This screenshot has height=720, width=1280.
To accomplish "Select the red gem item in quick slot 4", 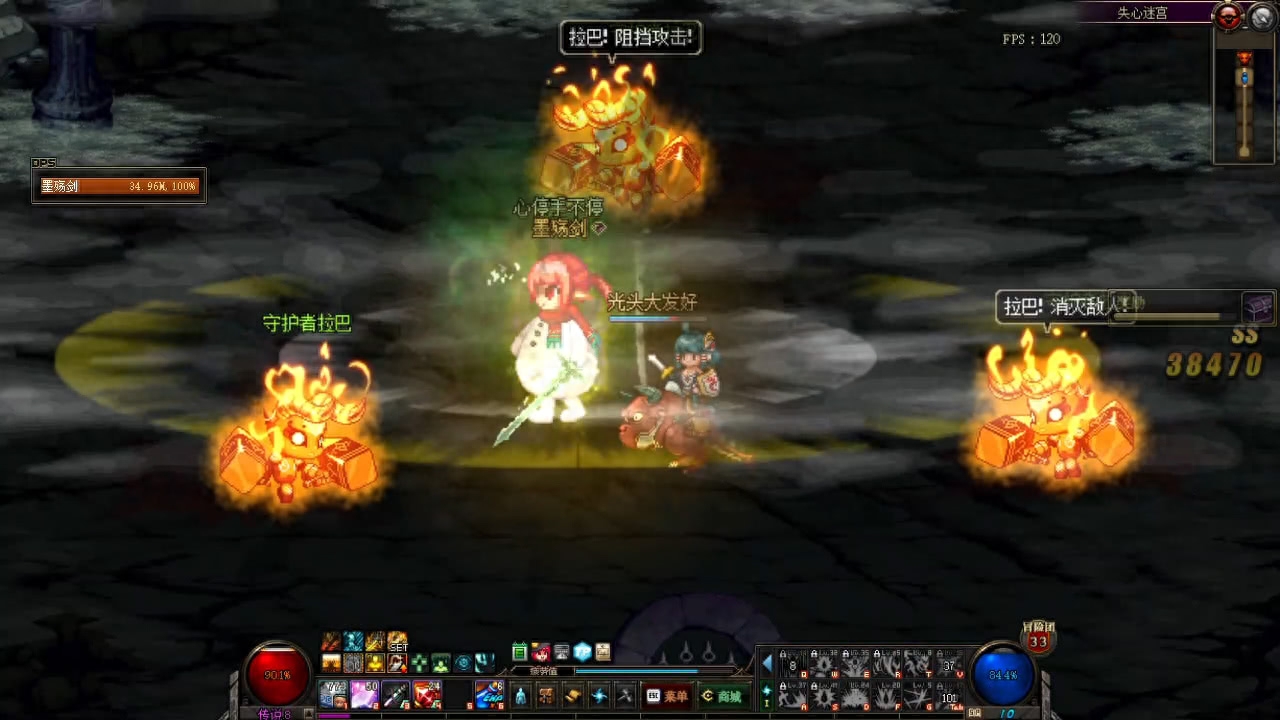I will pyautogui.click(x=427, y=694).
